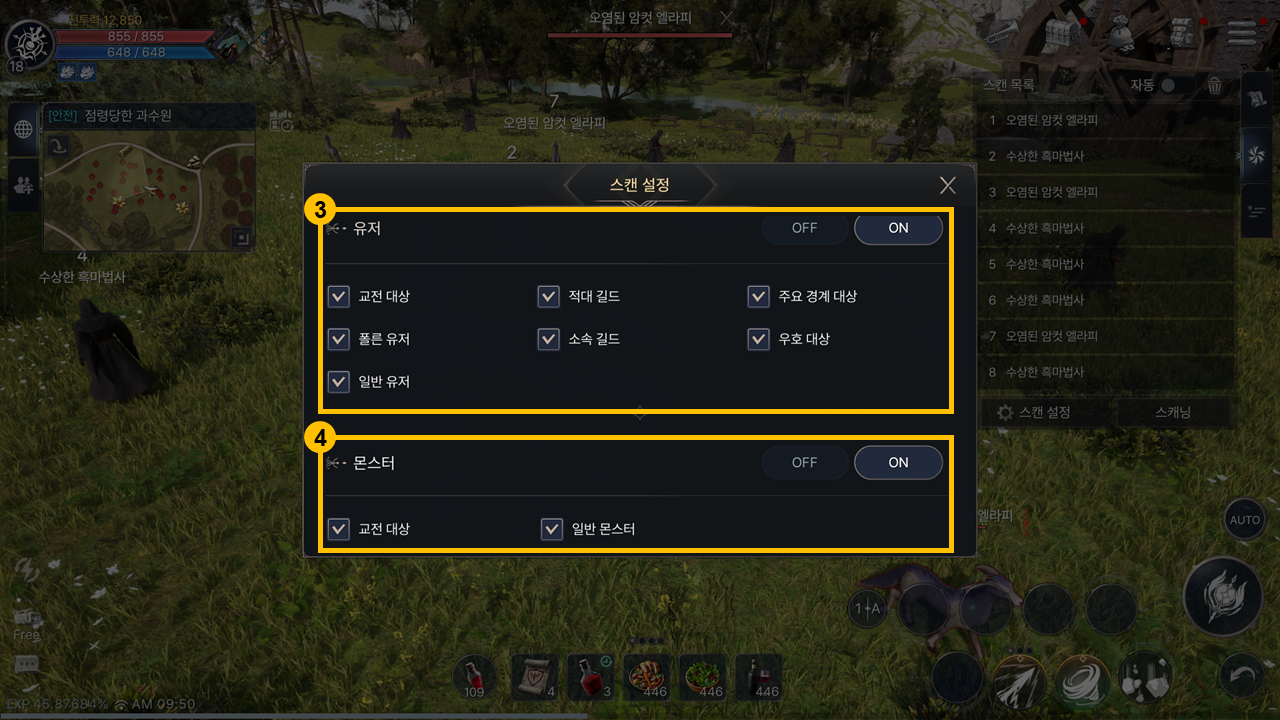The width and height of the screenshot is (1280, 720).
Task: Turn 몬스터 scanning OFF
Action: (805, 462)
